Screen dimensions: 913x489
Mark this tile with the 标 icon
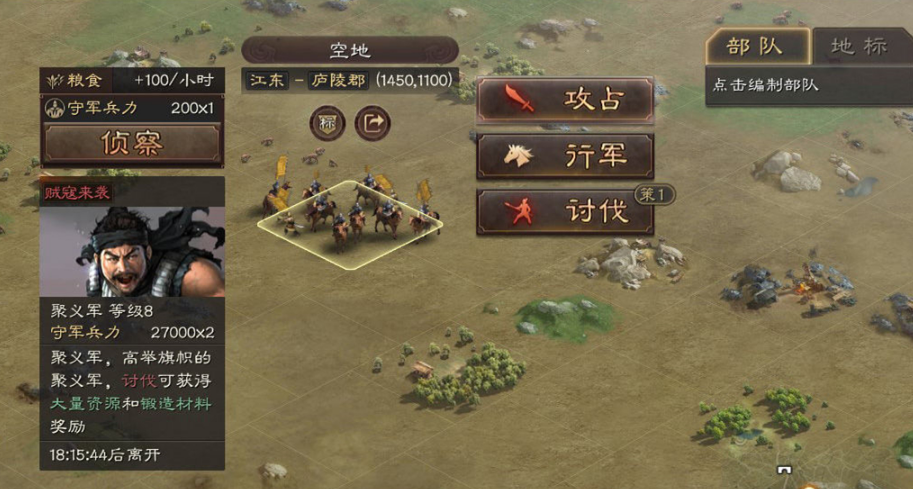click(327, 124)
